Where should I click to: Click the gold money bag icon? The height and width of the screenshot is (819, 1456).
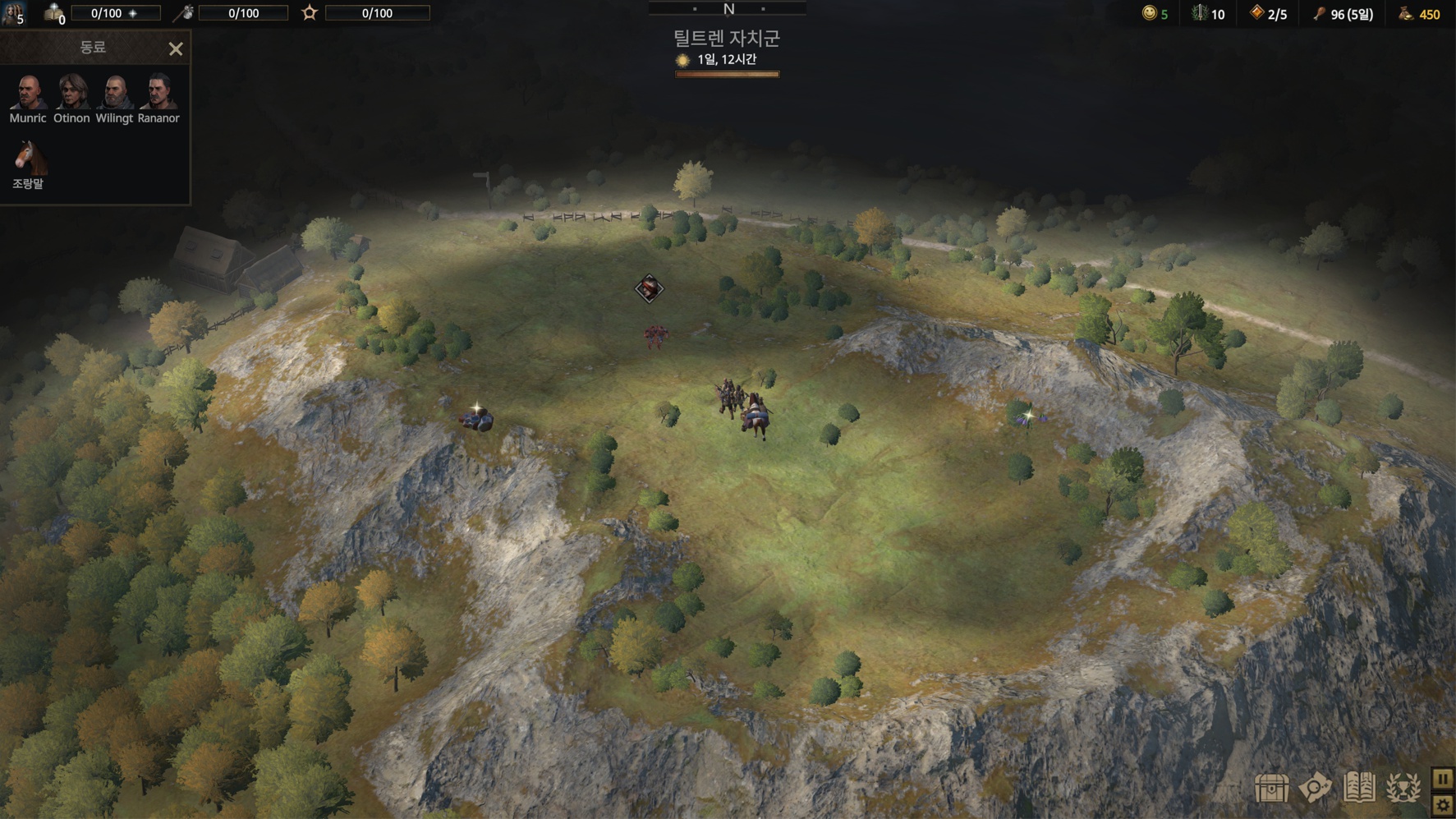point(1406,13)
